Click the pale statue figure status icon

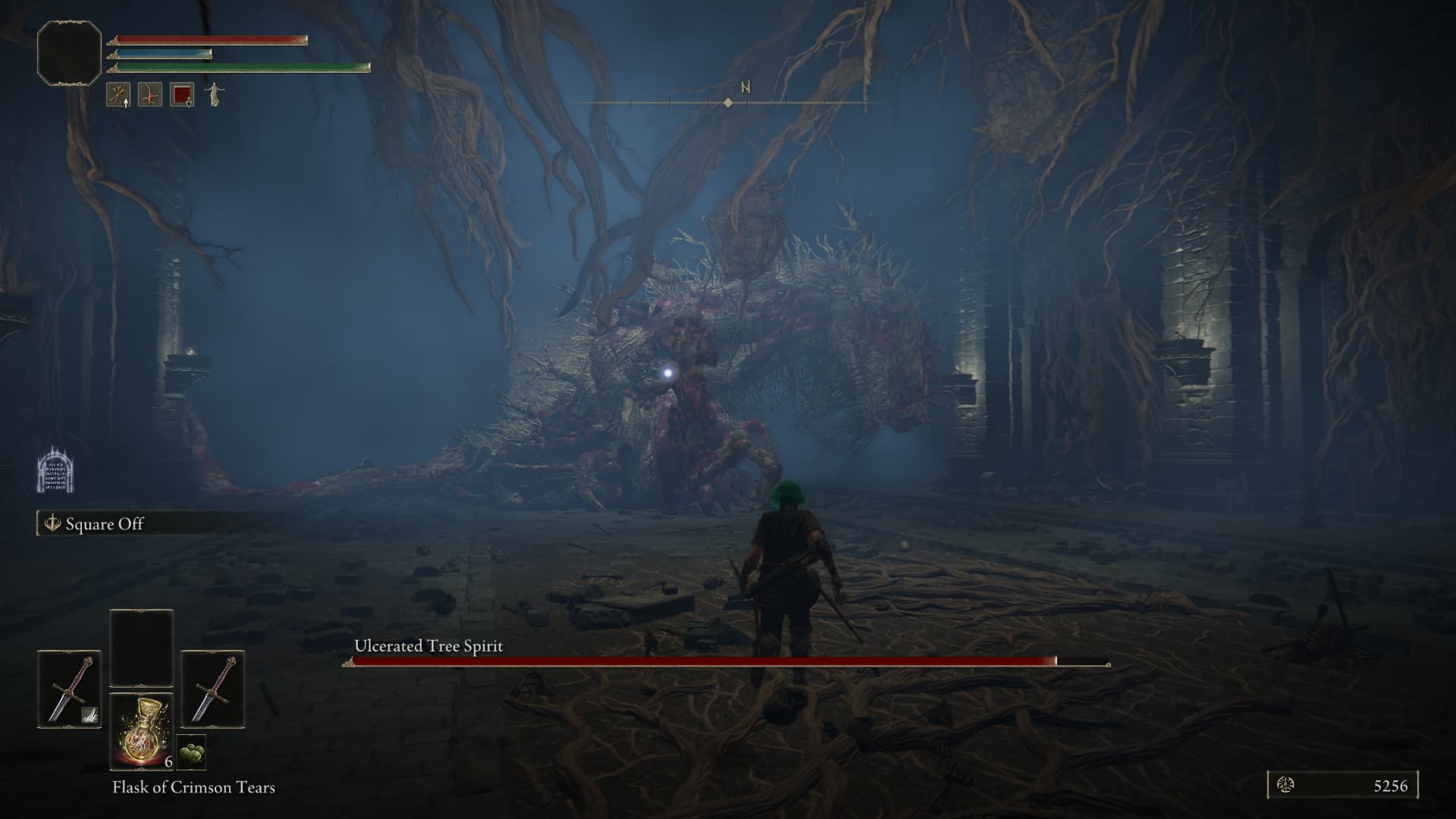(x=214, y=95)
